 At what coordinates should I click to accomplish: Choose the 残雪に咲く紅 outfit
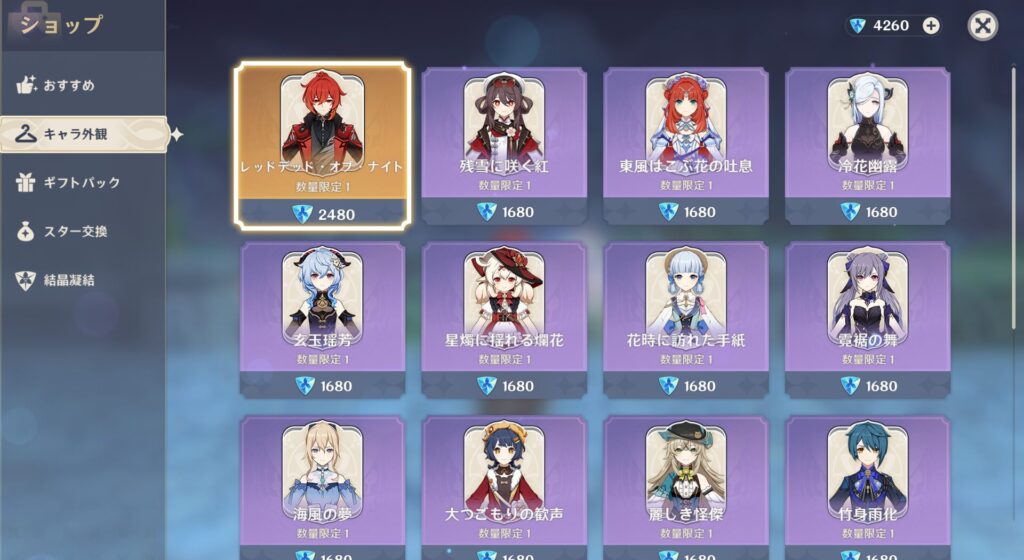(x=504, y=145)
